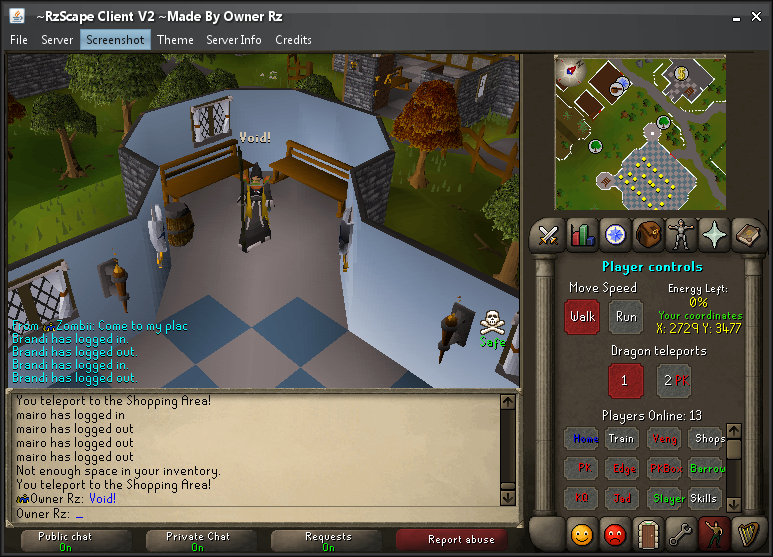Open the backpack inventory tab
773x557 pixels.
click(648, 235)
